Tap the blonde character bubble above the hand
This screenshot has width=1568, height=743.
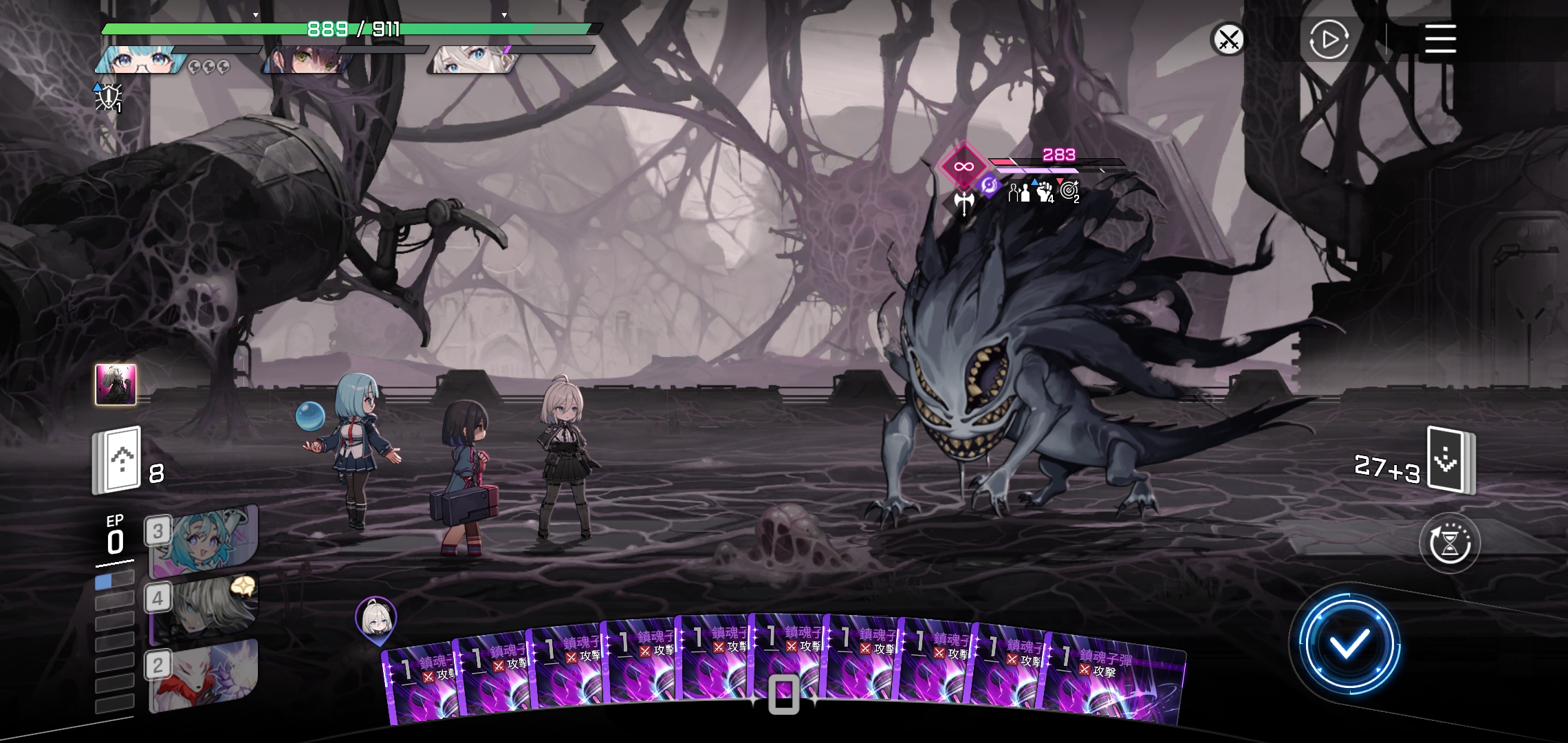[x=375, y=617]
